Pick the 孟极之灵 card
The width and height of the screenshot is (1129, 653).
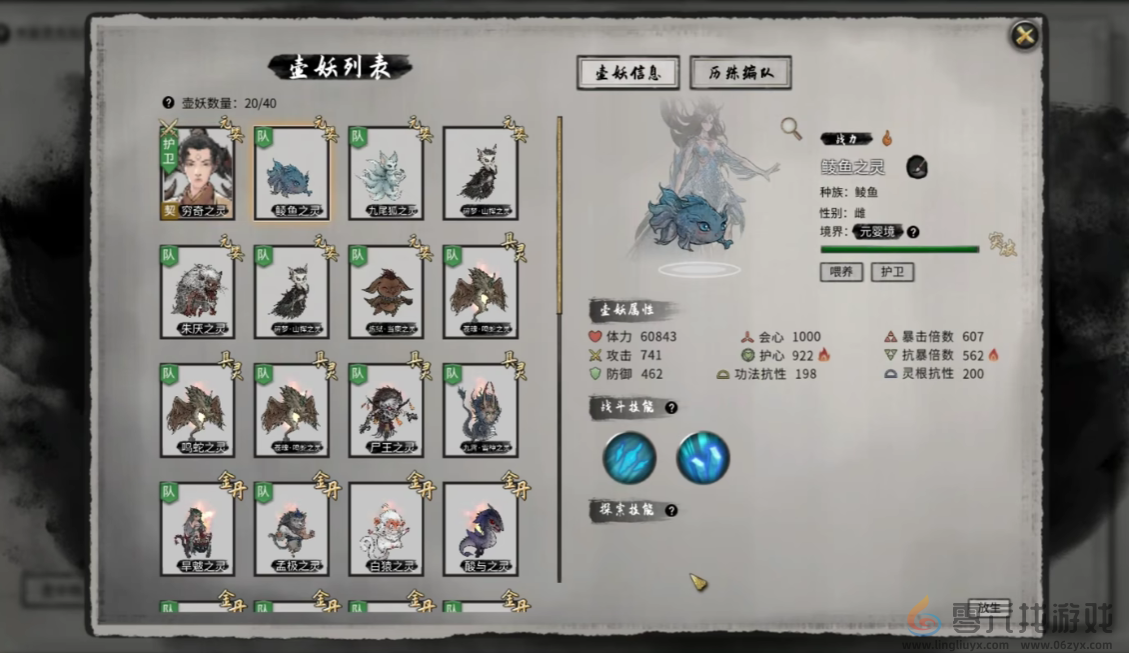point(291,529)
